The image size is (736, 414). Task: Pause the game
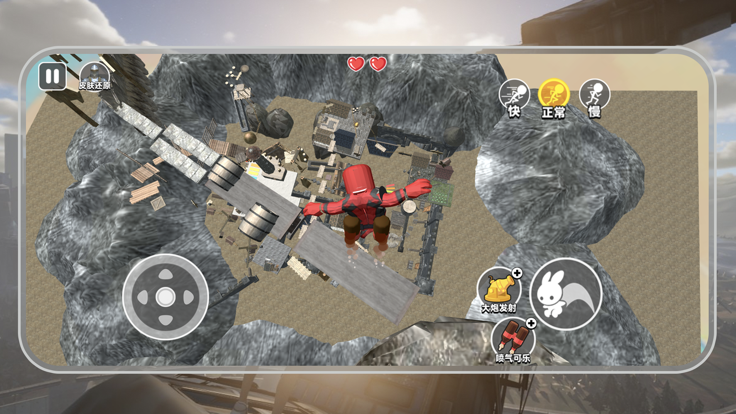(52, 76)
